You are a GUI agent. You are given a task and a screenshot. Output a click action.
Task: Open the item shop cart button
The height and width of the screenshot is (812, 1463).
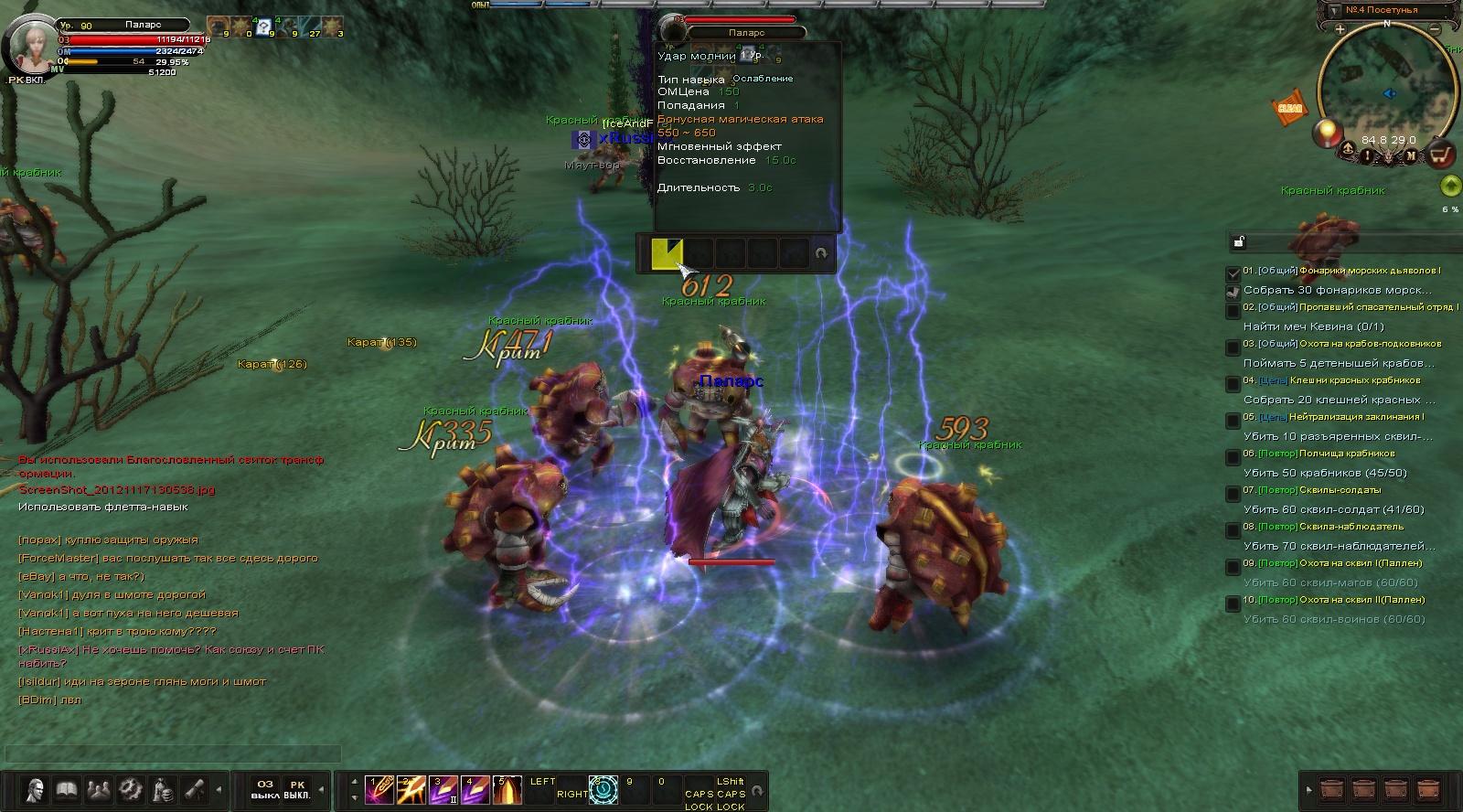click(x=1442, y=155)
